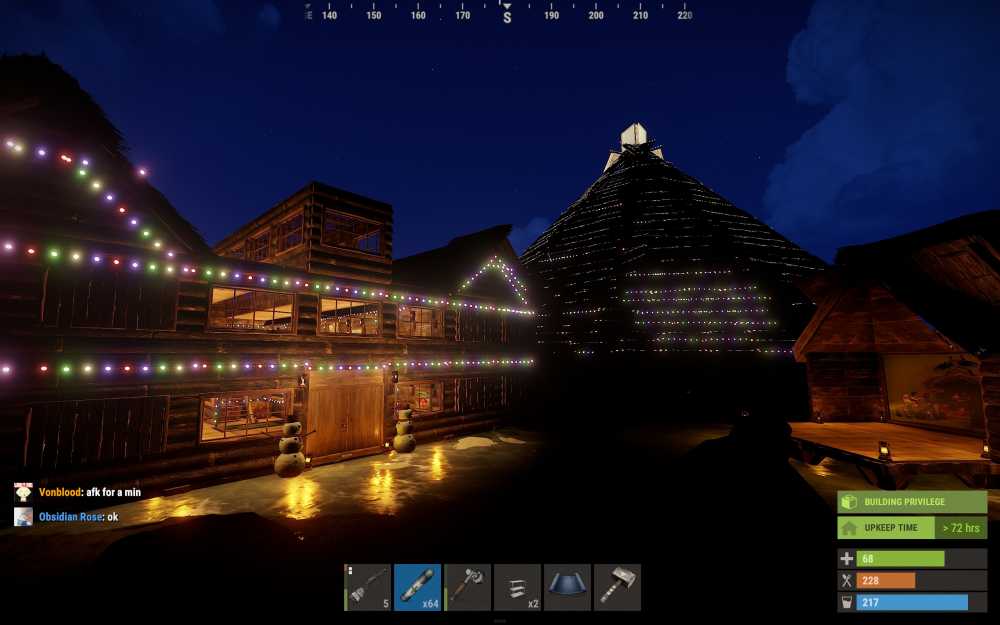The width and height of the screenshot is (1000, 625).
Task: Equip the blue building plan
Action: click(567, 587)
